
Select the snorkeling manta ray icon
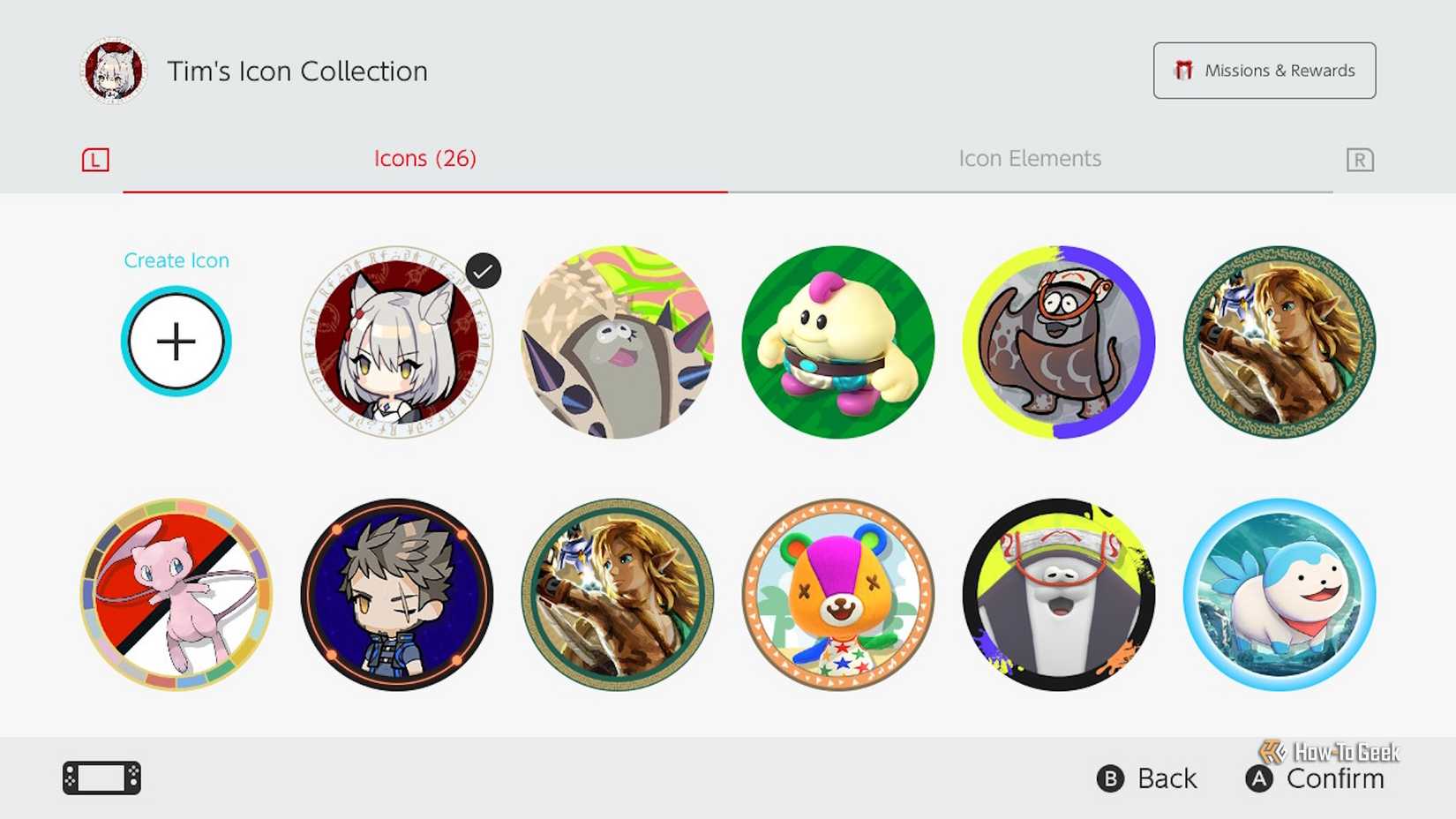click(x=1058, y=342)
